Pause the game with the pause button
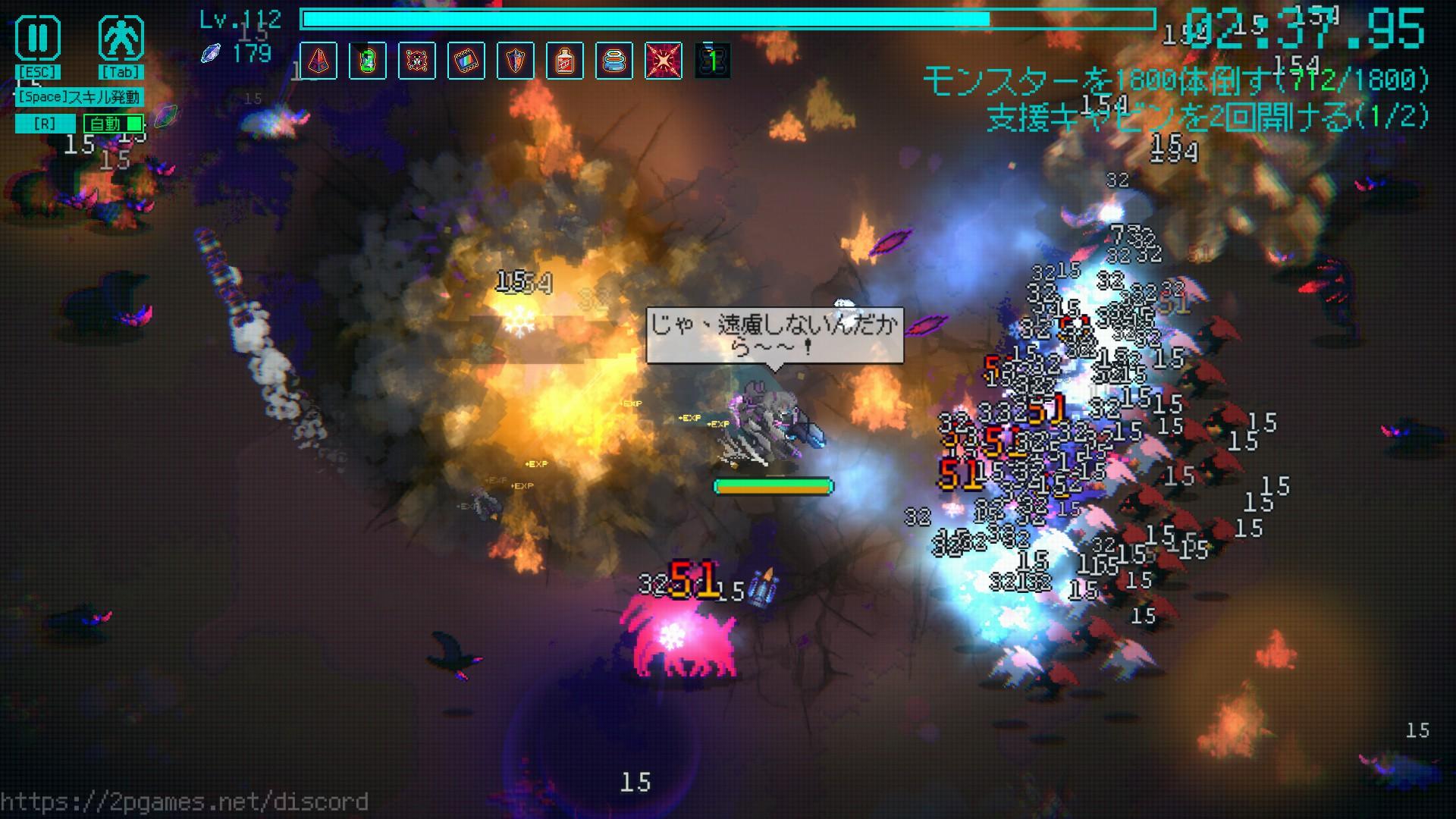 click(x=38, y=39)
